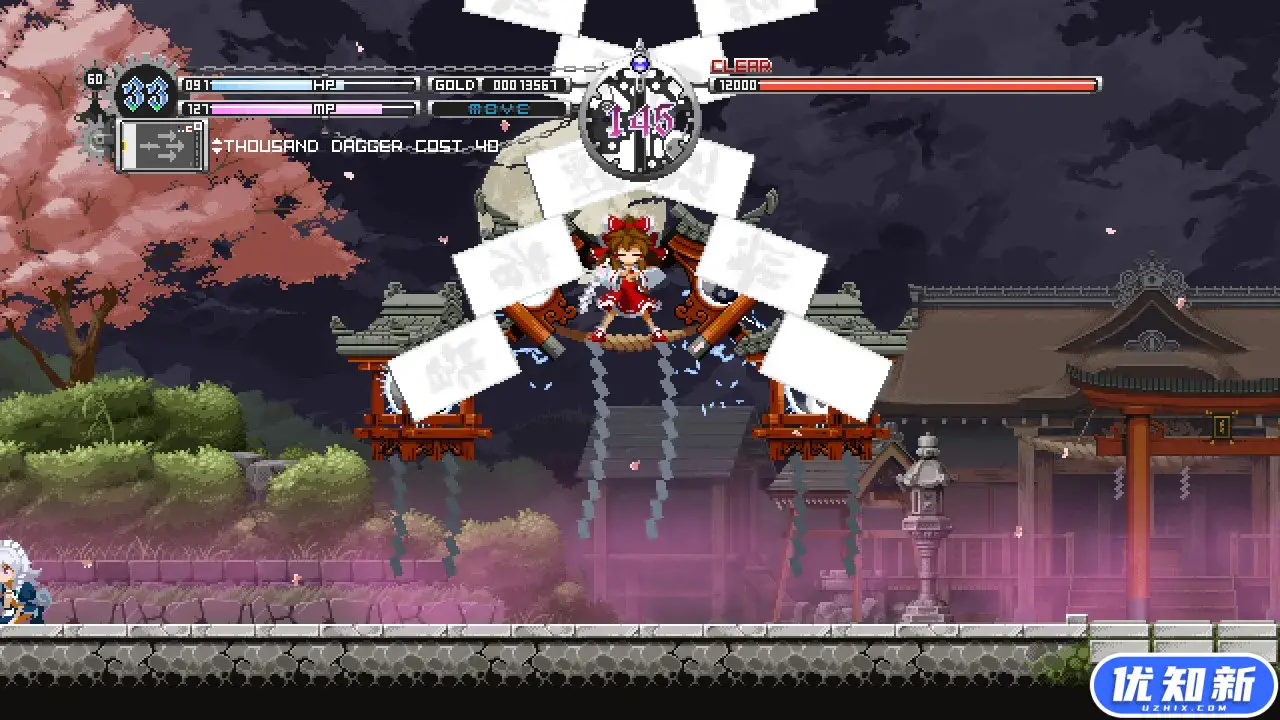
Task: Click the 60 frame counter badge
Action: [95, 78]
